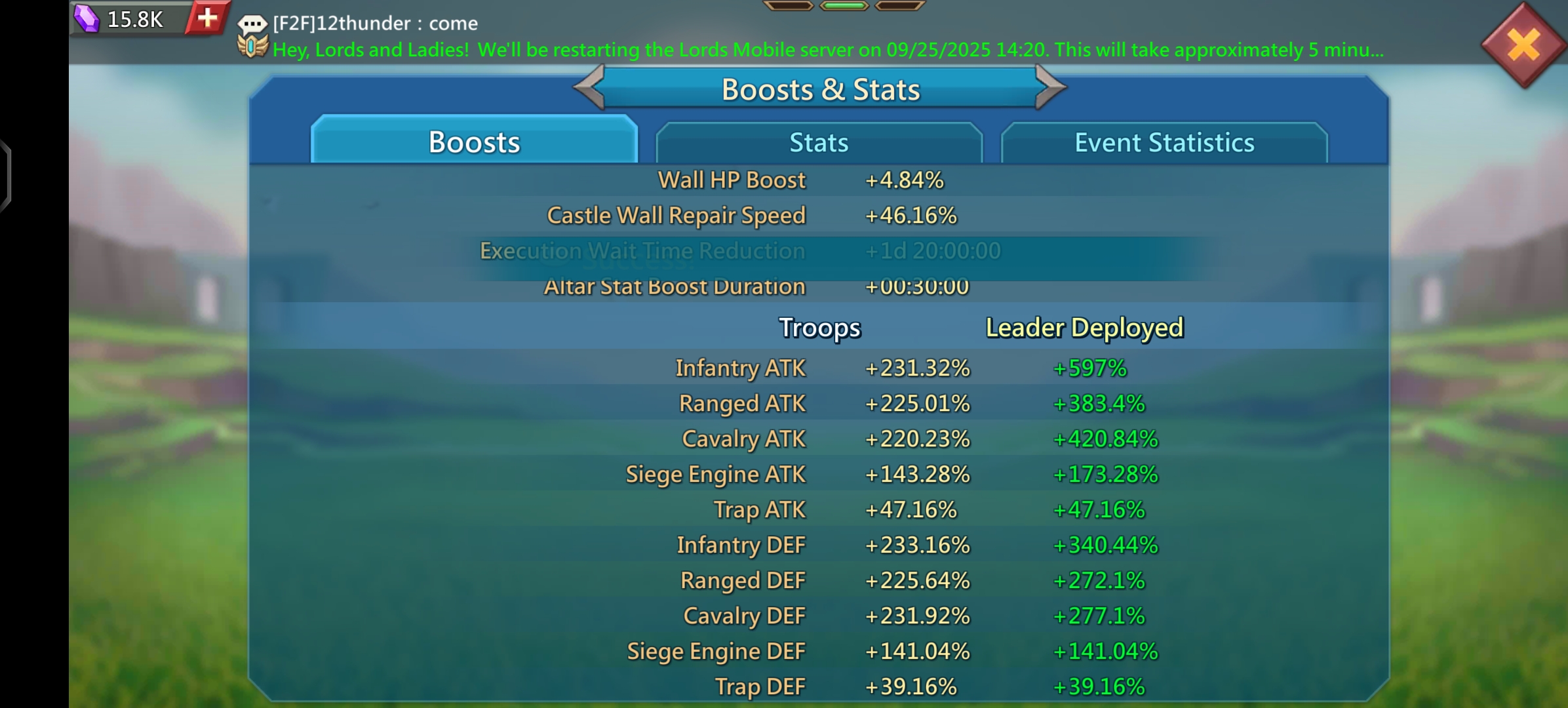The width and height of the screenshot is (1568, 708).
Task: Close the Boosts & Stats window
Action: (x=1523, y=45)
